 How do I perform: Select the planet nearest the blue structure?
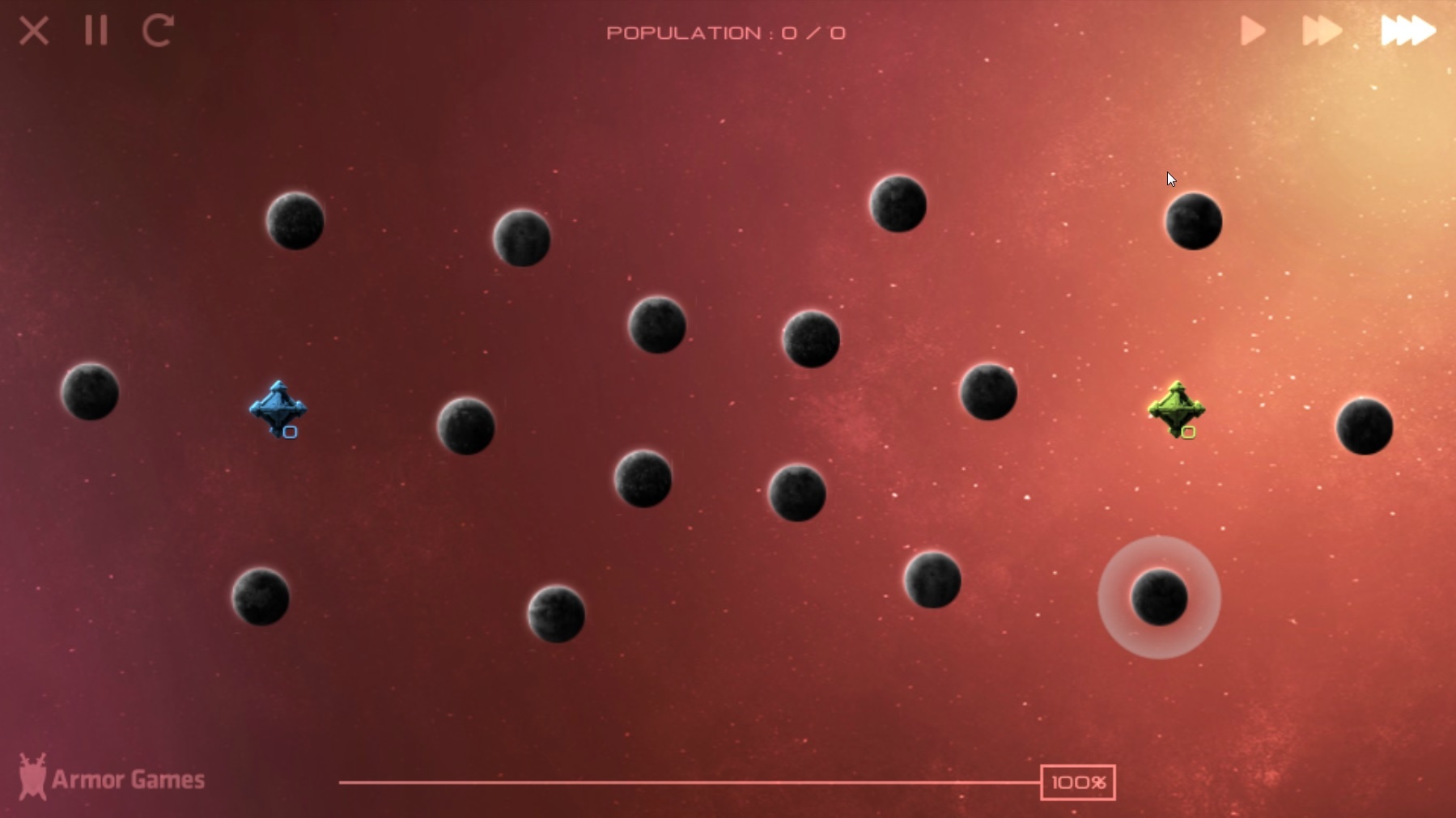[468, 427]
